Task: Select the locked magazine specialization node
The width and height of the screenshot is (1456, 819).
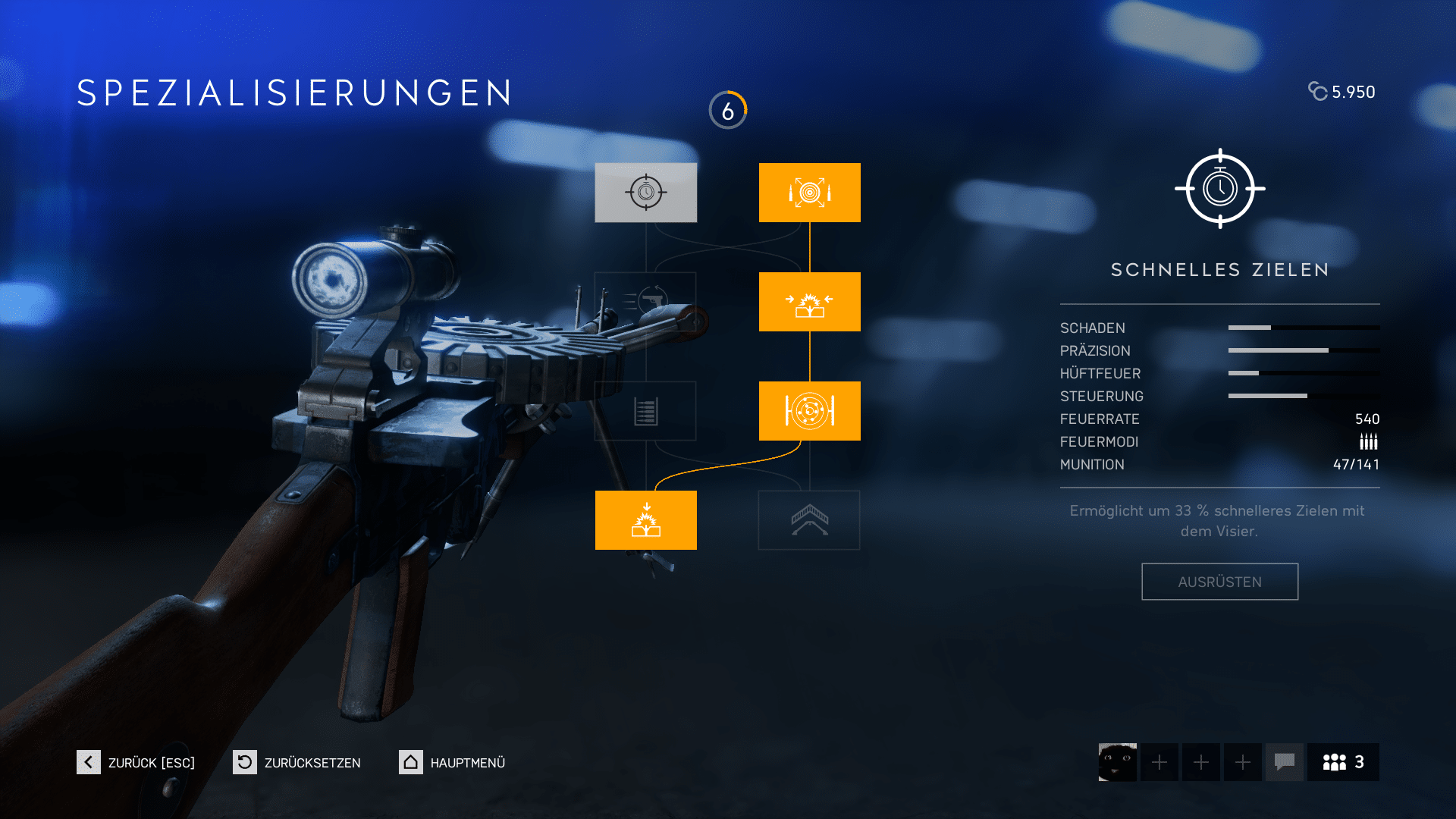Action: 645,411
